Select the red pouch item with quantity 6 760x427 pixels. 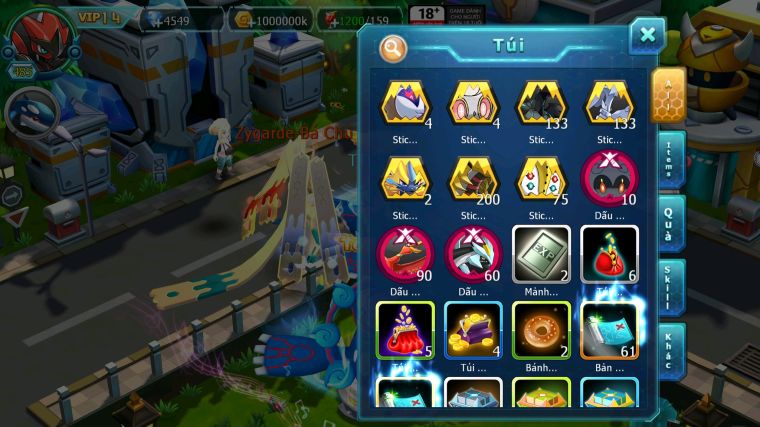(608, 252)
